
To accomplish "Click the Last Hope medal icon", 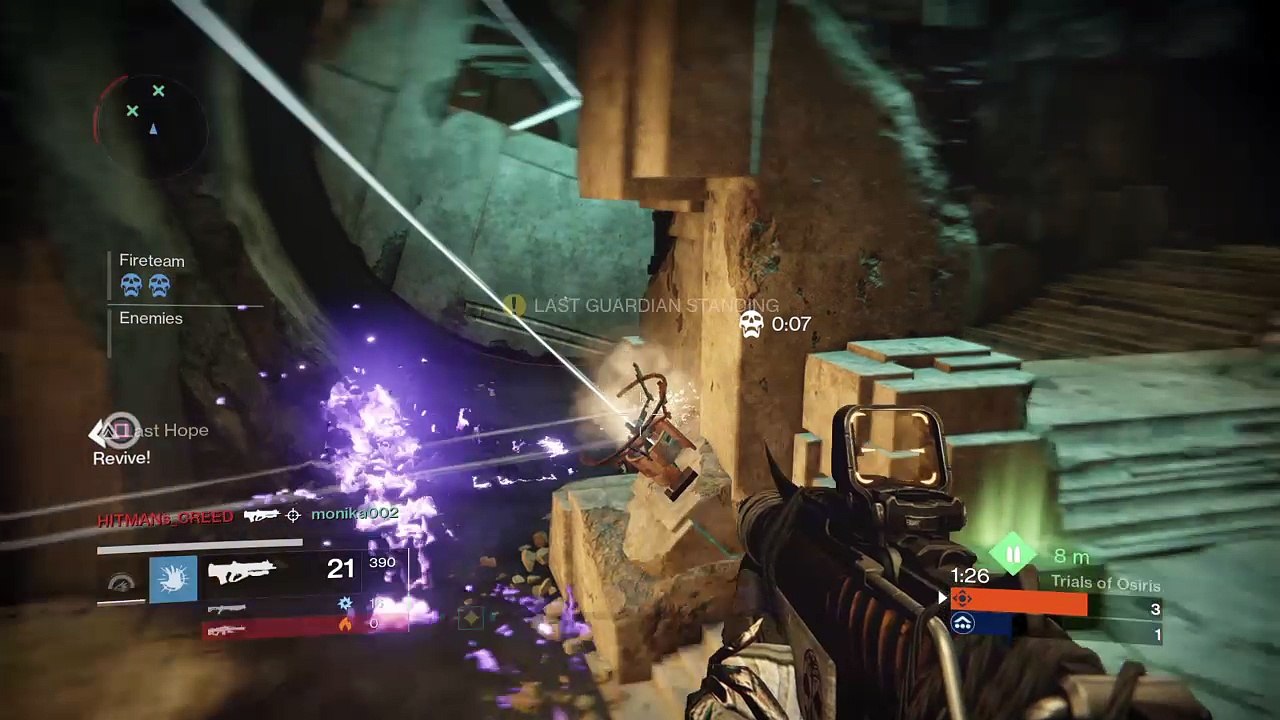I will click(118, 431).
